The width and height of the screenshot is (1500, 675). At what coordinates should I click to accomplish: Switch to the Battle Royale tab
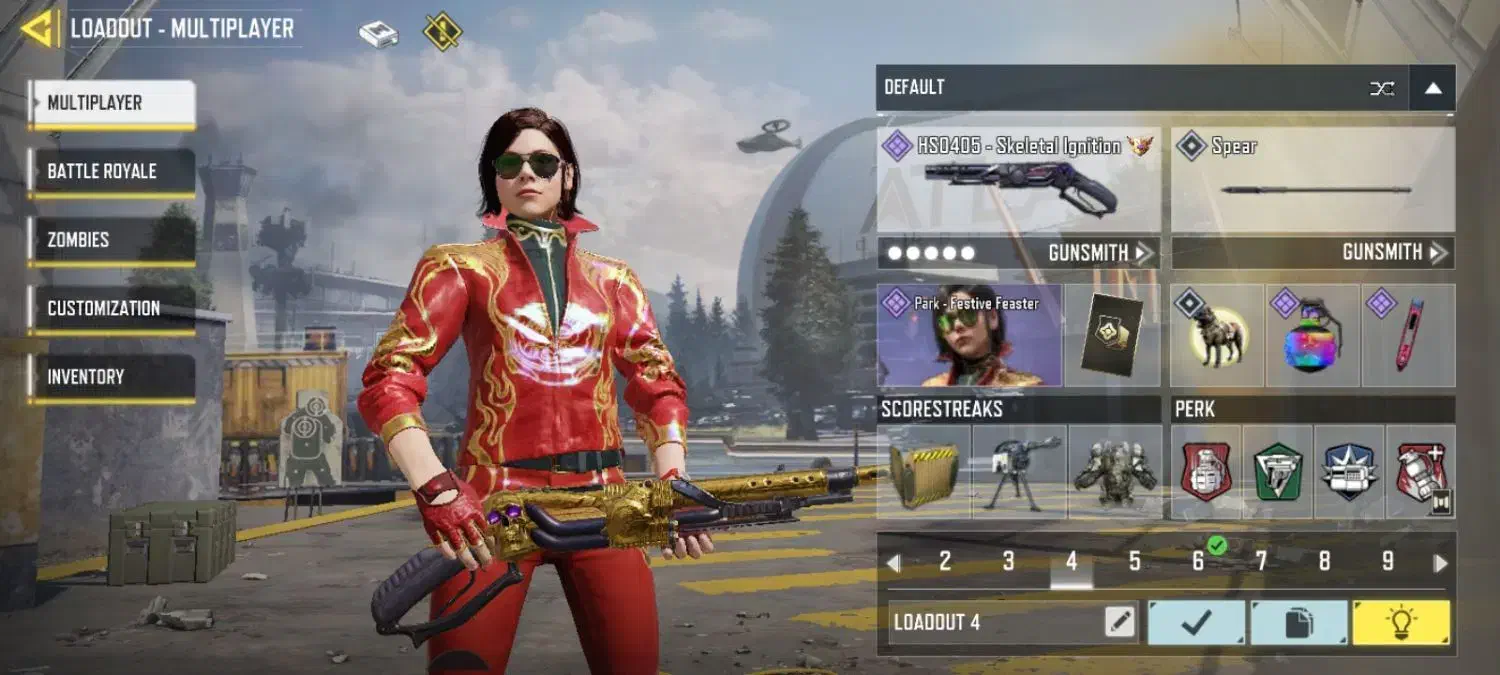click(110, 171)
